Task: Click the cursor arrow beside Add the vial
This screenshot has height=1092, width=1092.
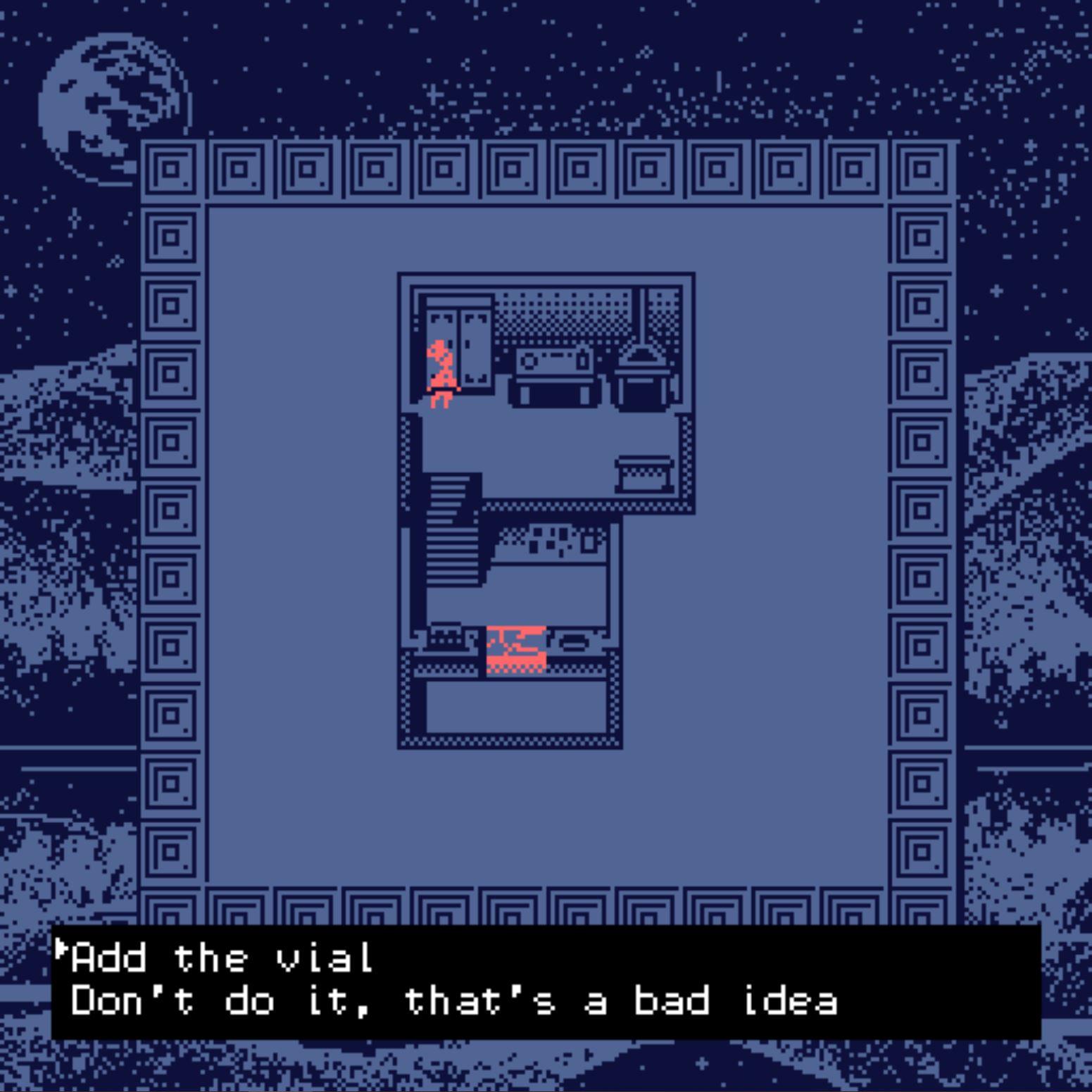Action: pos(63,952)
